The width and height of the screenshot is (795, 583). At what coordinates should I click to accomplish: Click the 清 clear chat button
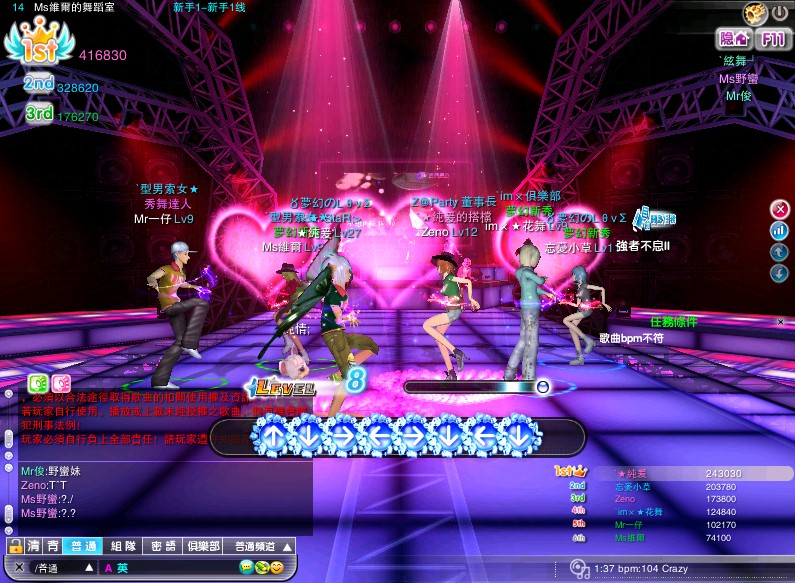(35, 547)
